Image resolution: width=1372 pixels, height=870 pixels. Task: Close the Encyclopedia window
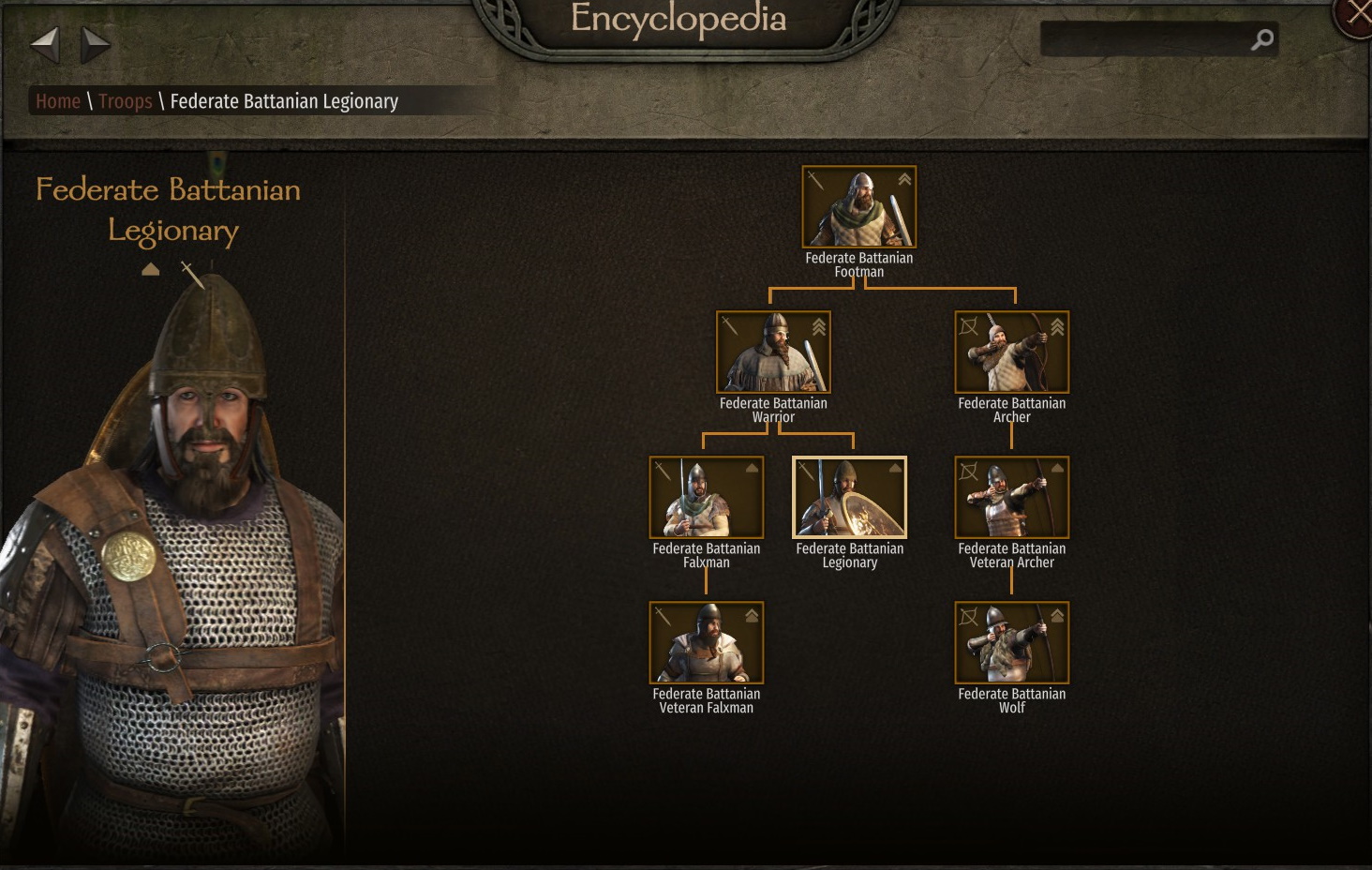point(1356,15)
